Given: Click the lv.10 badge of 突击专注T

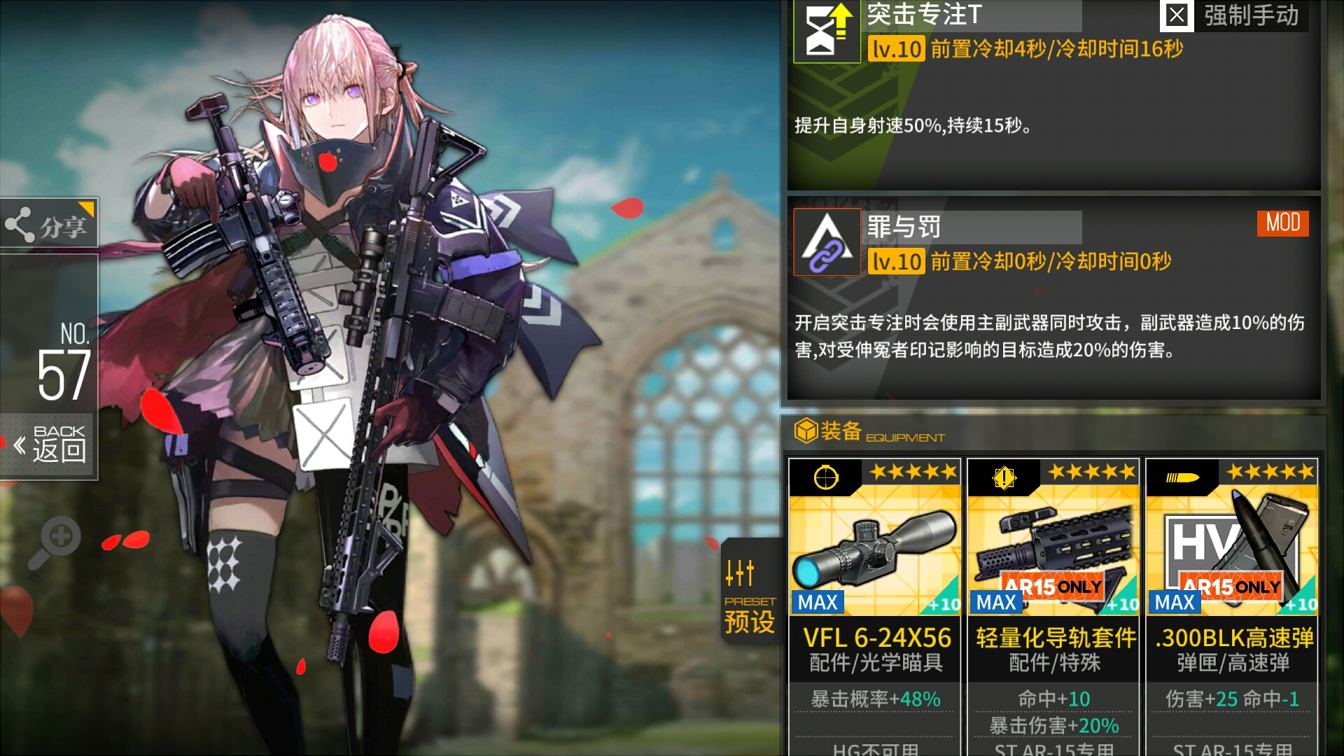Looking at the screenshot, I should click(896, 48).
